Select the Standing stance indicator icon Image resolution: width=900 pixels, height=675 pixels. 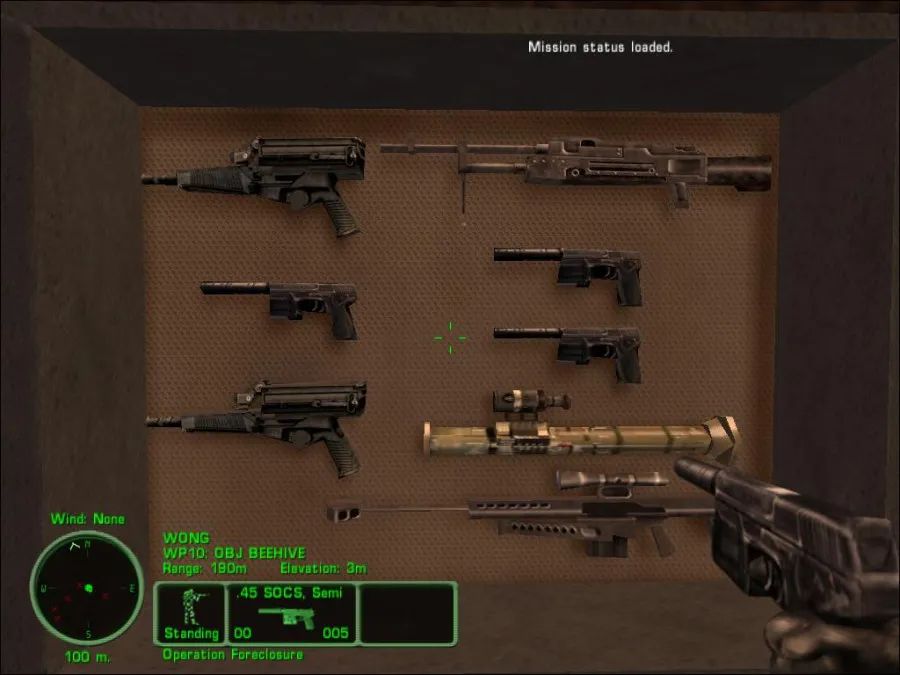pos(190,612)
